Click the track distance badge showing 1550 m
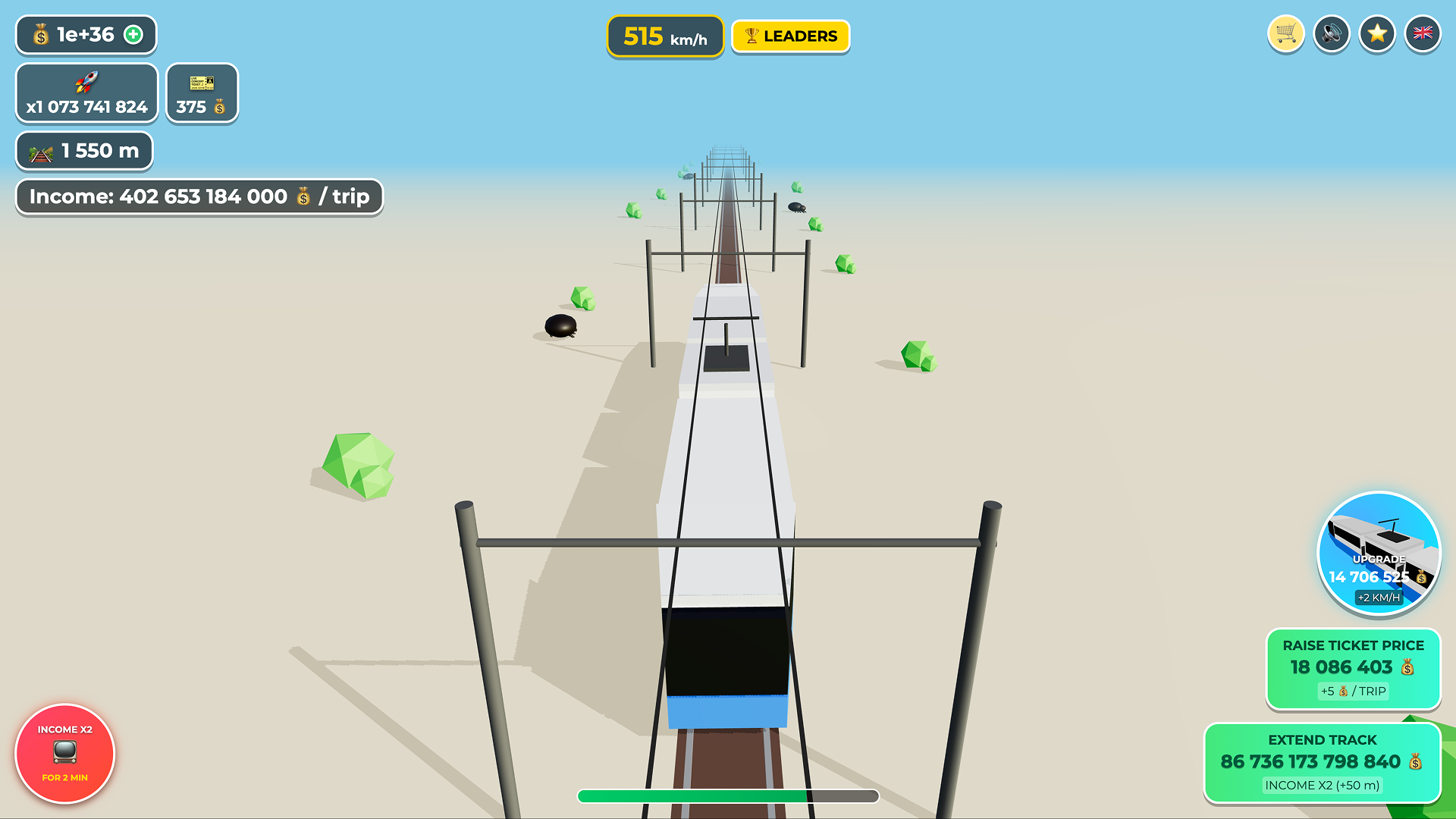1456x819 pixels. coord(83,151)
